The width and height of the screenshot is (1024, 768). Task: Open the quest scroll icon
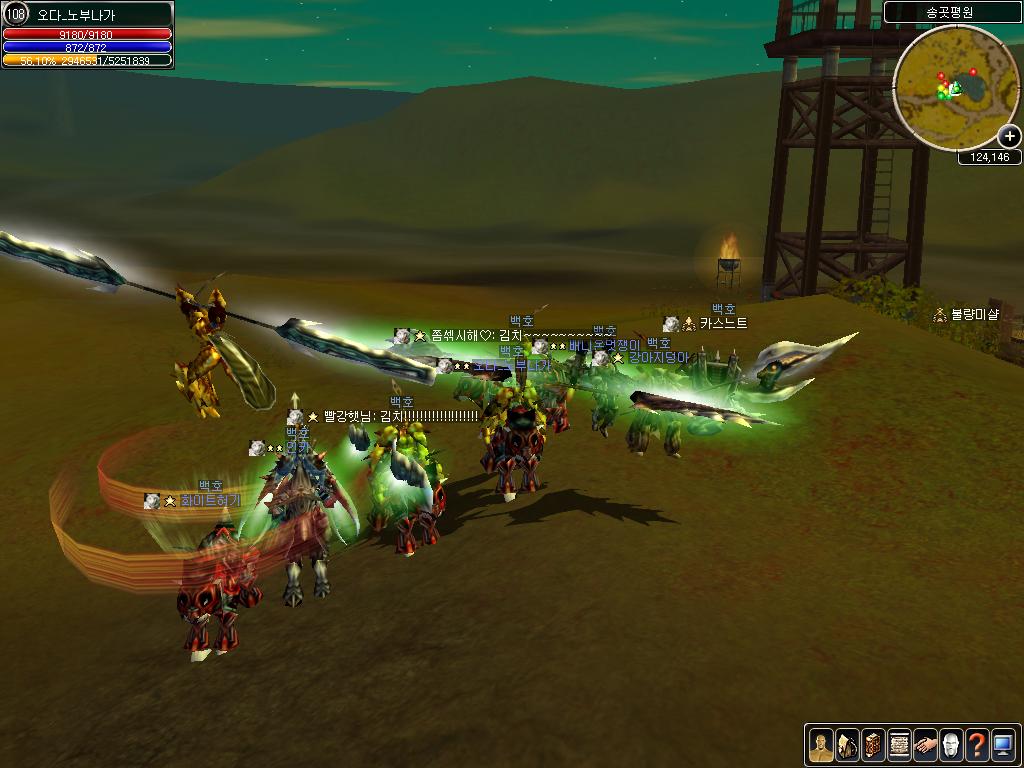(x=898, y=744)
